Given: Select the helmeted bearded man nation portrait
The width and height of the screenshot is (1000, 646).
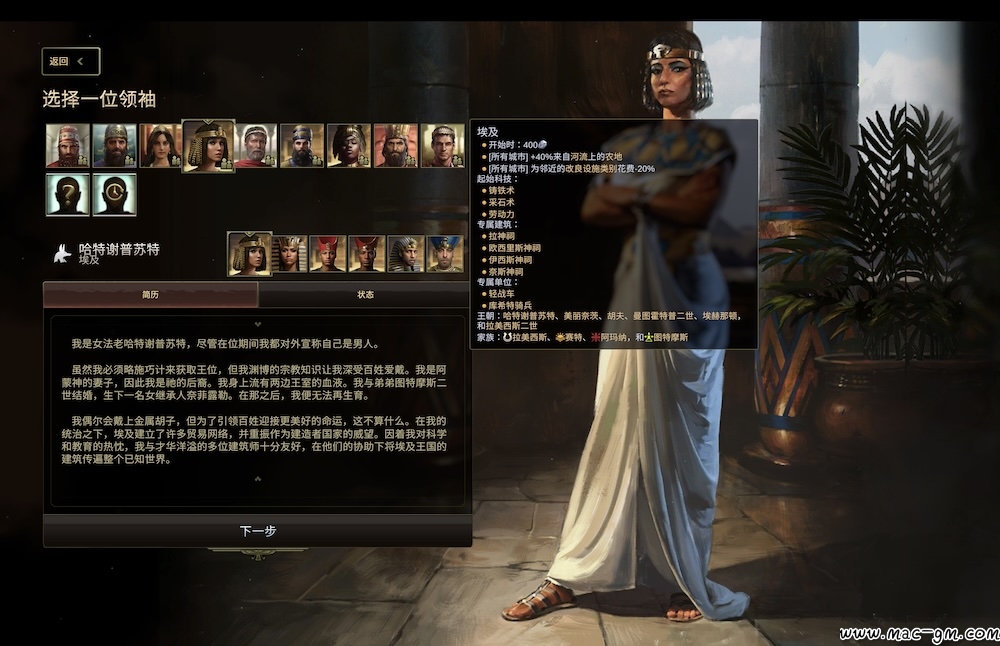Looking at the screenshot, I should tap(114, 146).
